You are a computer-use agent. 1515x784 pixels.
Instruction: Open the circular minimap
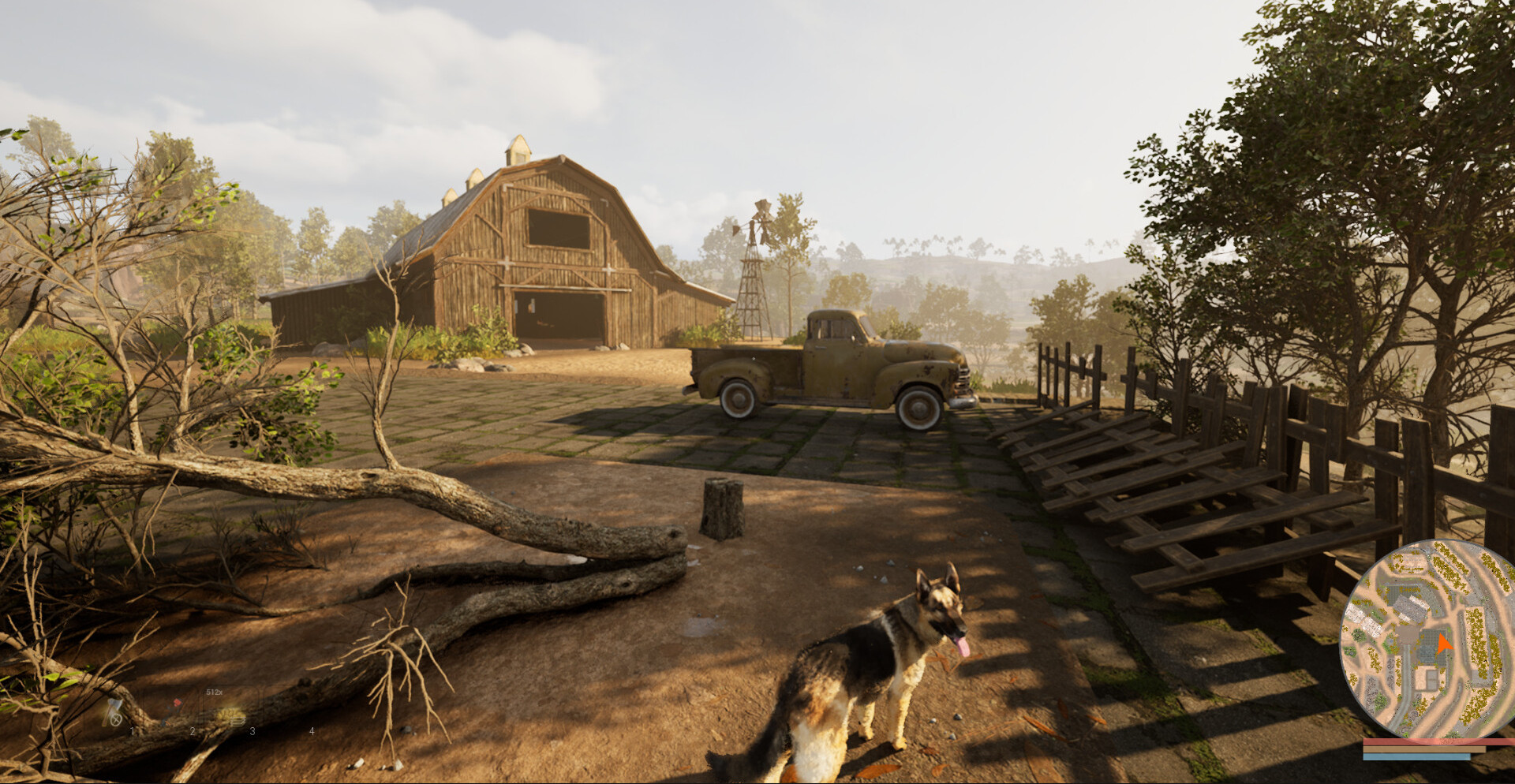click(x=1427, y=639)
